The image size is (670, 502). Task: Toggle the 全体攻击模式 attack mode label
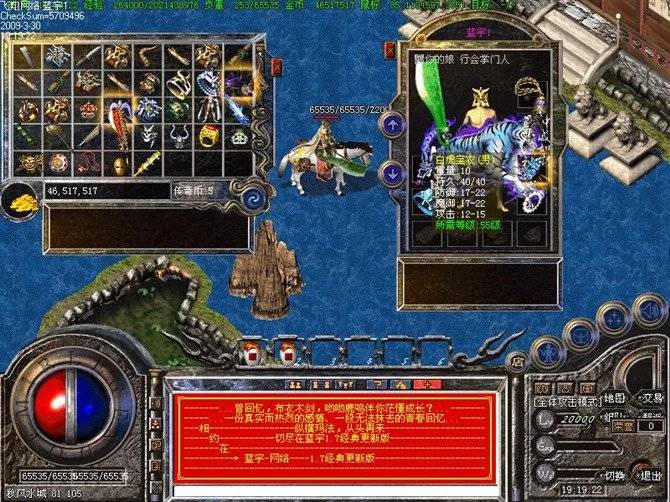pos(565,400)
